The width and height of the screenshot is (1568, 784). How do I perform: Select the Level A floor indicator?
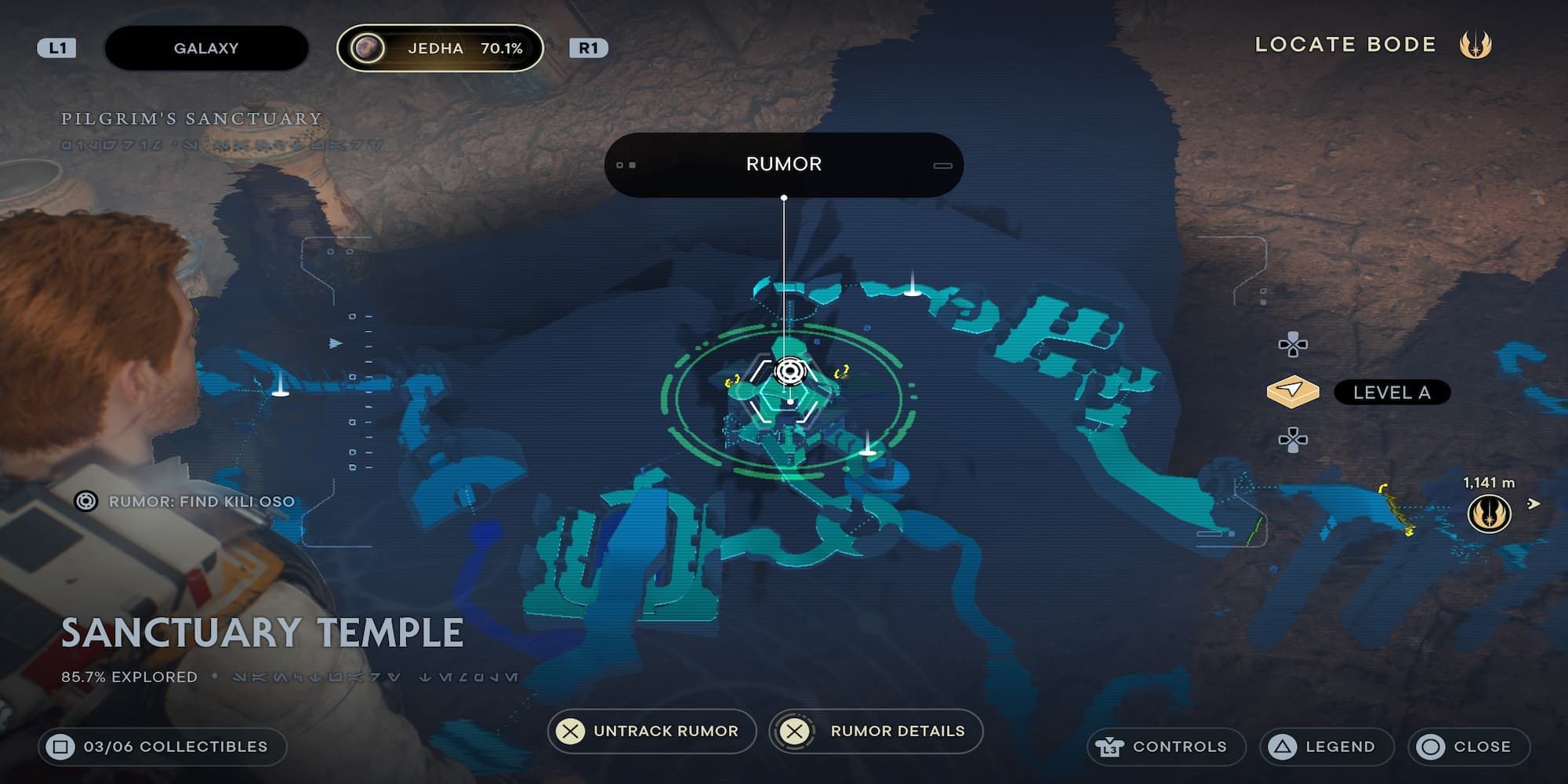click(x=1391, y=392)
